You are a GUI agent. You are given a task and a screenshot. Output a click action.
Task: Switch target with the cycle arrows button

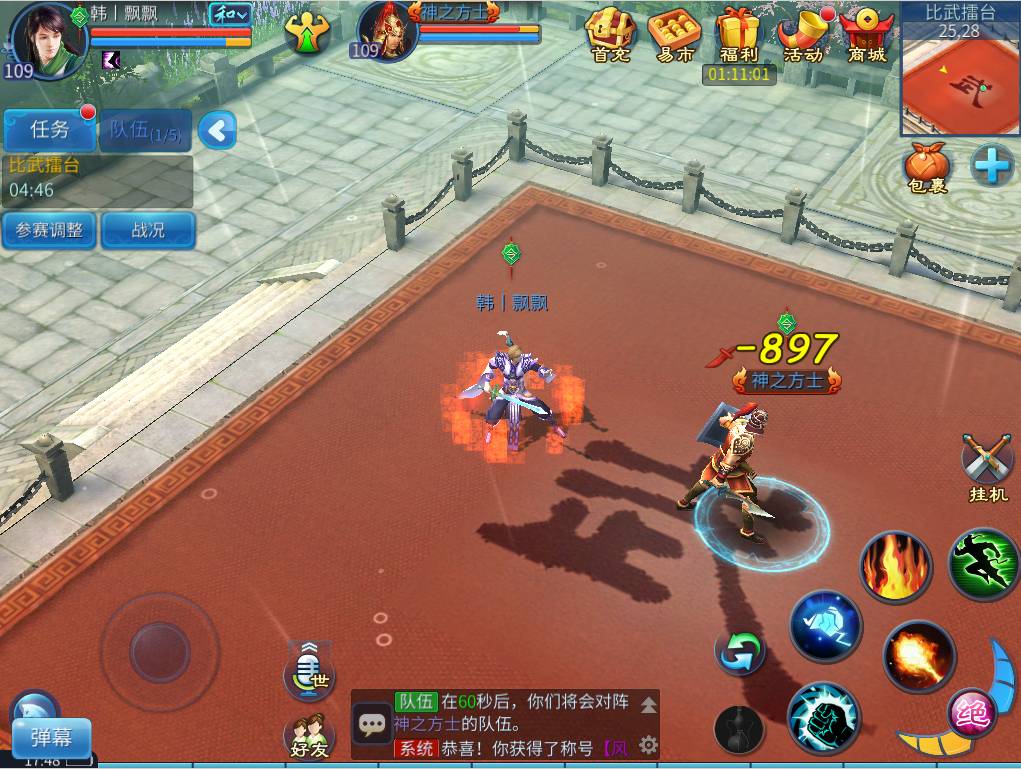(x=740, y=652)
